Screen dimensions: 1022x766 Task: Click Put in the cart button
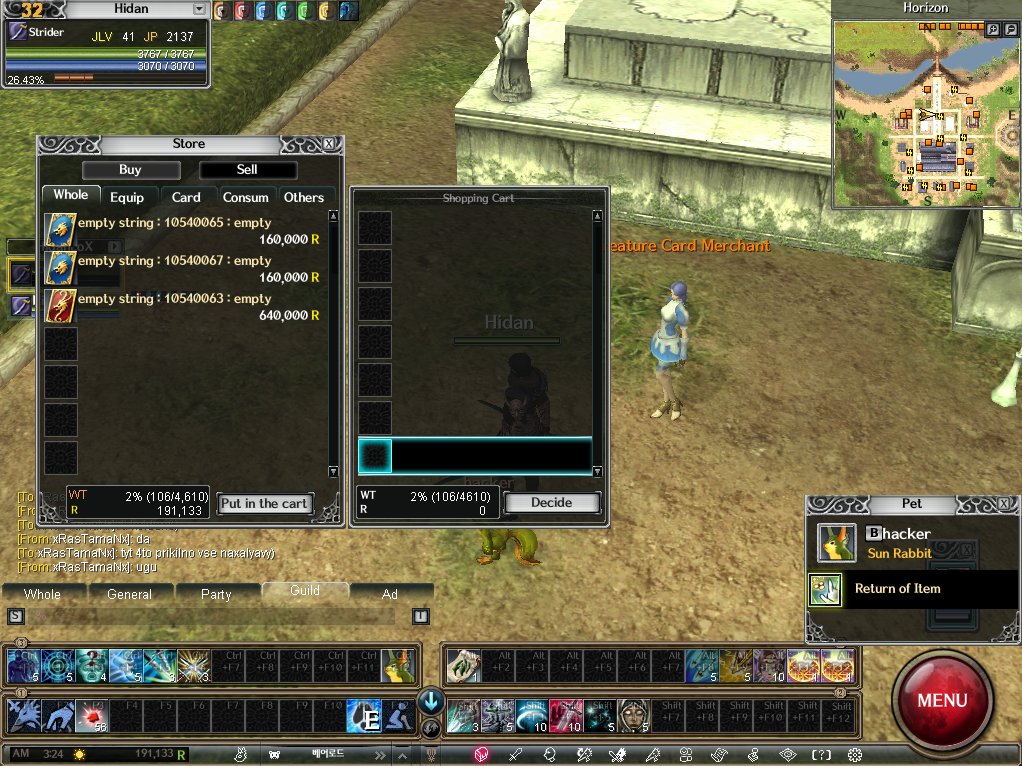pos(265,503)
